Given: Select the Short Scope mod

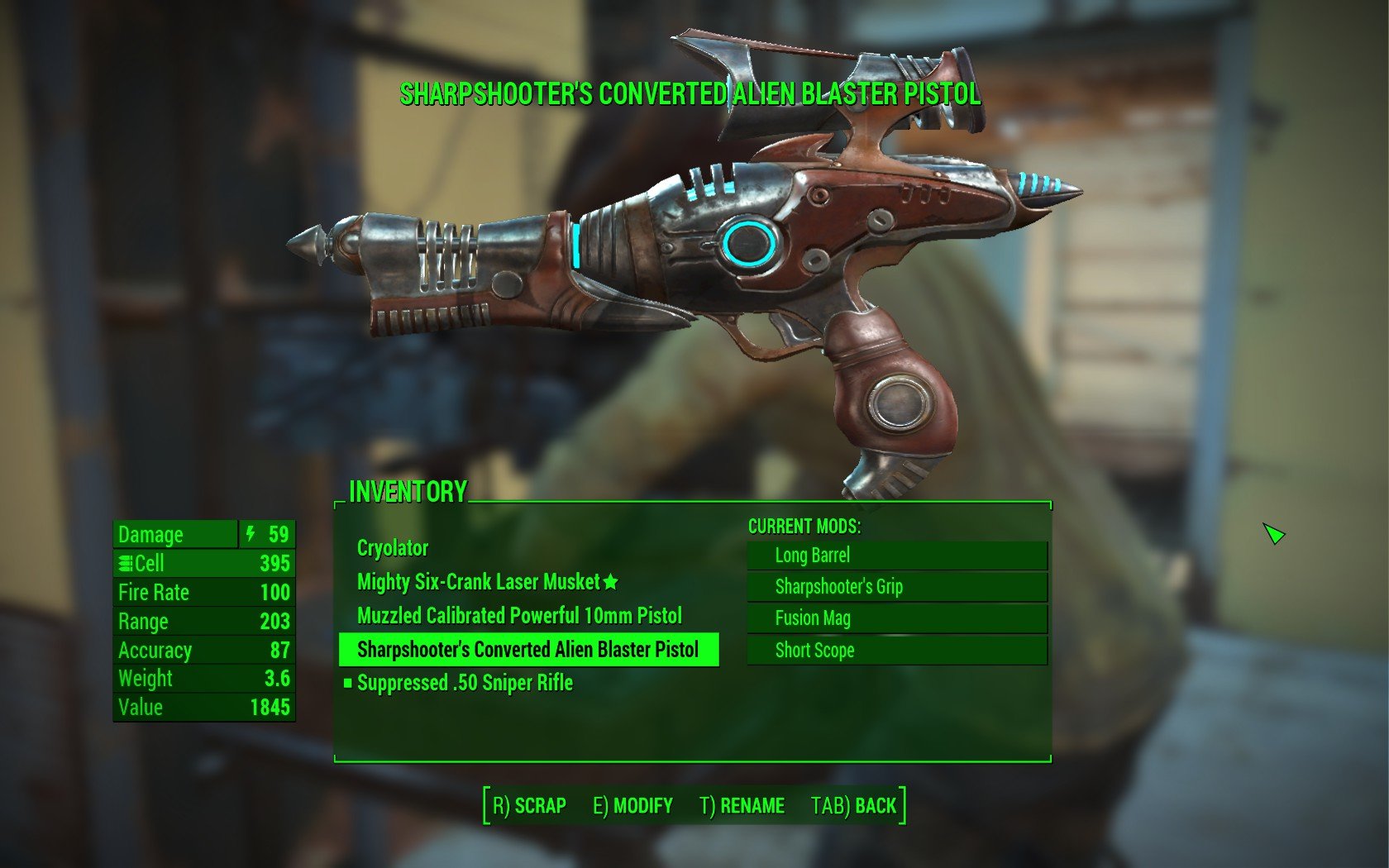Looking at the screenshot, I should [x=896, y=651].
